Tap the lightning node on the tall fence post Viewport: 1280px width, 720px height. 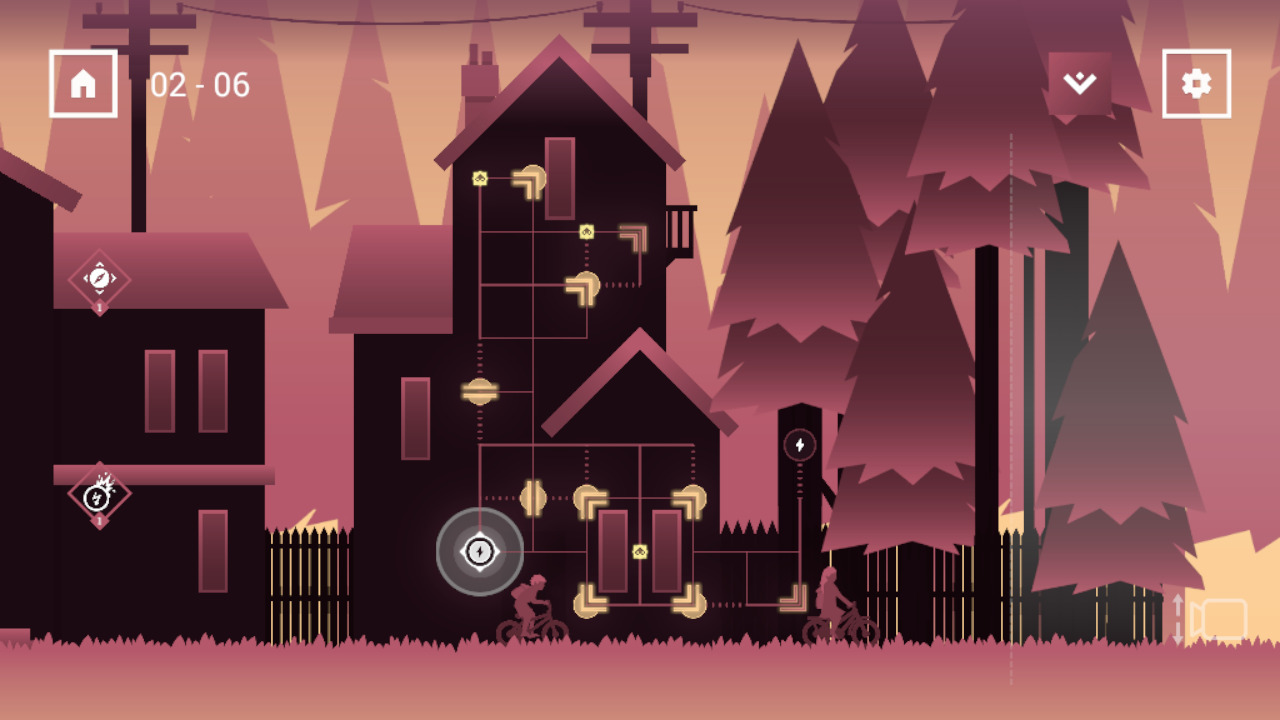click(798, 444)
